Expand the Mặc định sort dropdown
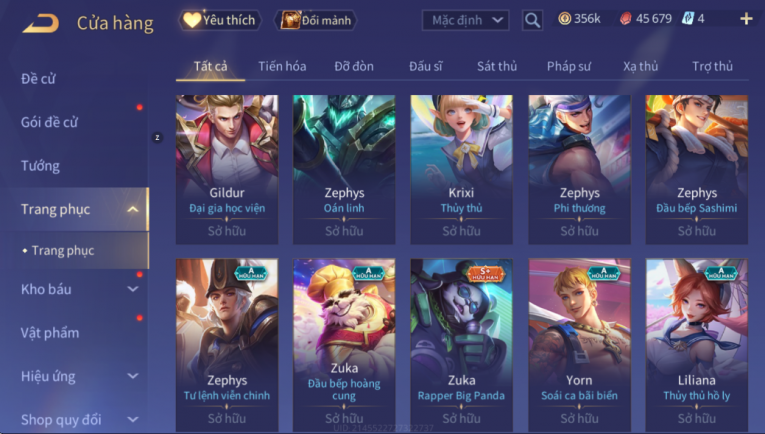765x434 pixels. [465, 20]
